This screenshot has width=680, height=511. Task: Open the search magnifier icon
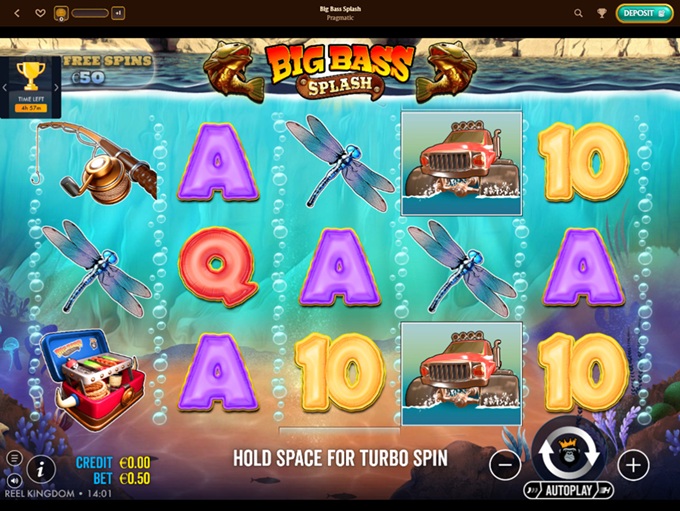click(578, 13)
